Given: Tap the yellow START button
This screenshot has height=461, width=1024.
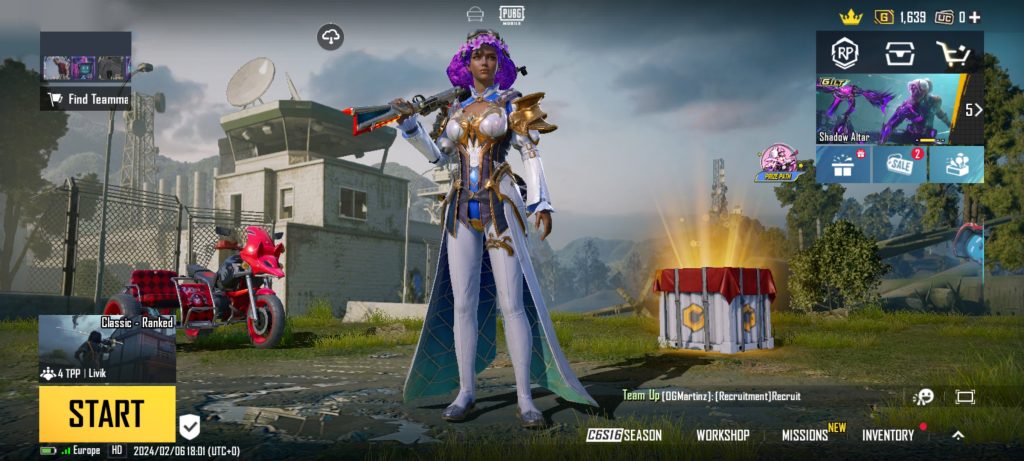Looking at the screenshot, I should pyautogui.click(x=107, y=413).
